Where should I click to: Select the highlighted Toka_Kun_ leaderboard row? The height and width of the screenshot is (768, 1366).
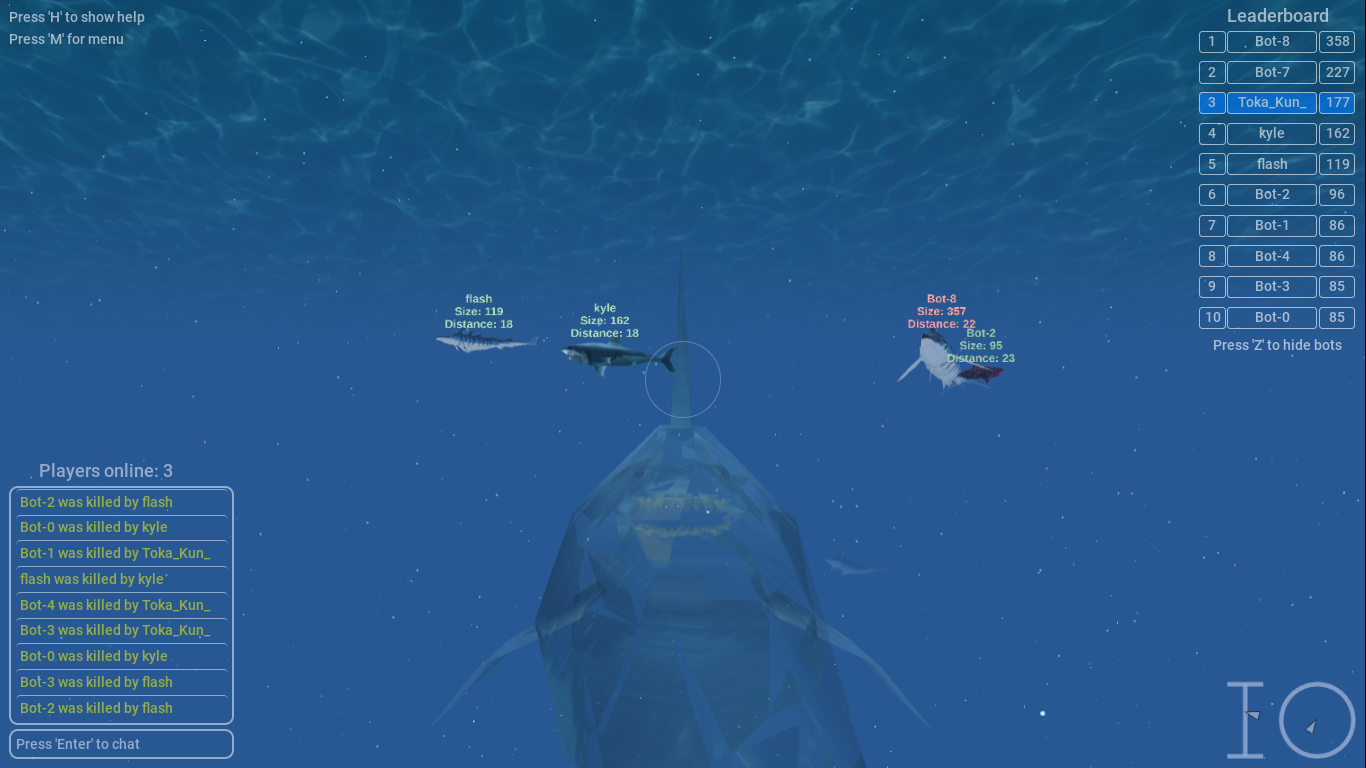click(1271, 102)
